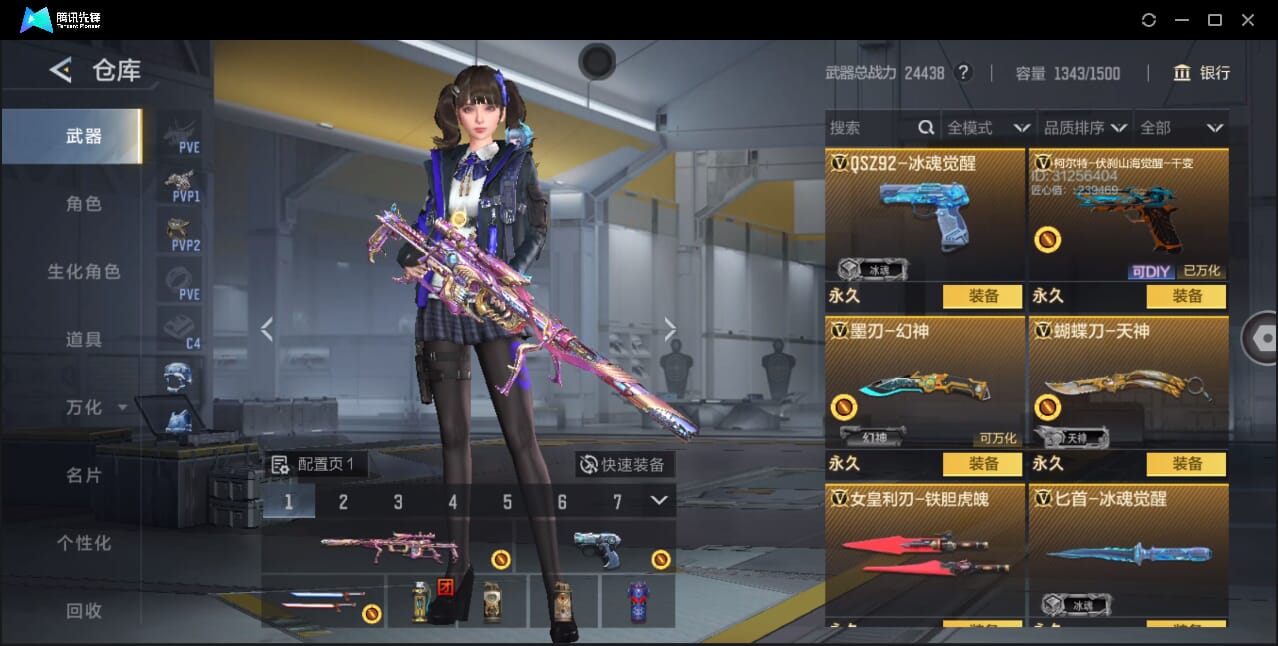
Task: Click the weapon search field
Action: 872,128
